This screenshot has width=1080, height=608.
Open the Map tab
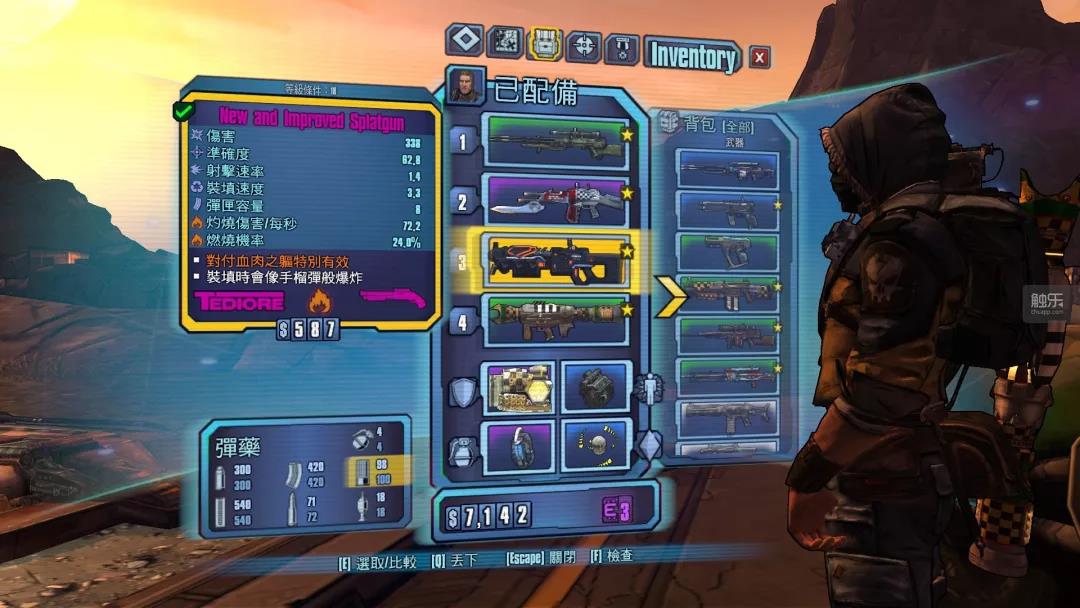pos(504,42)
